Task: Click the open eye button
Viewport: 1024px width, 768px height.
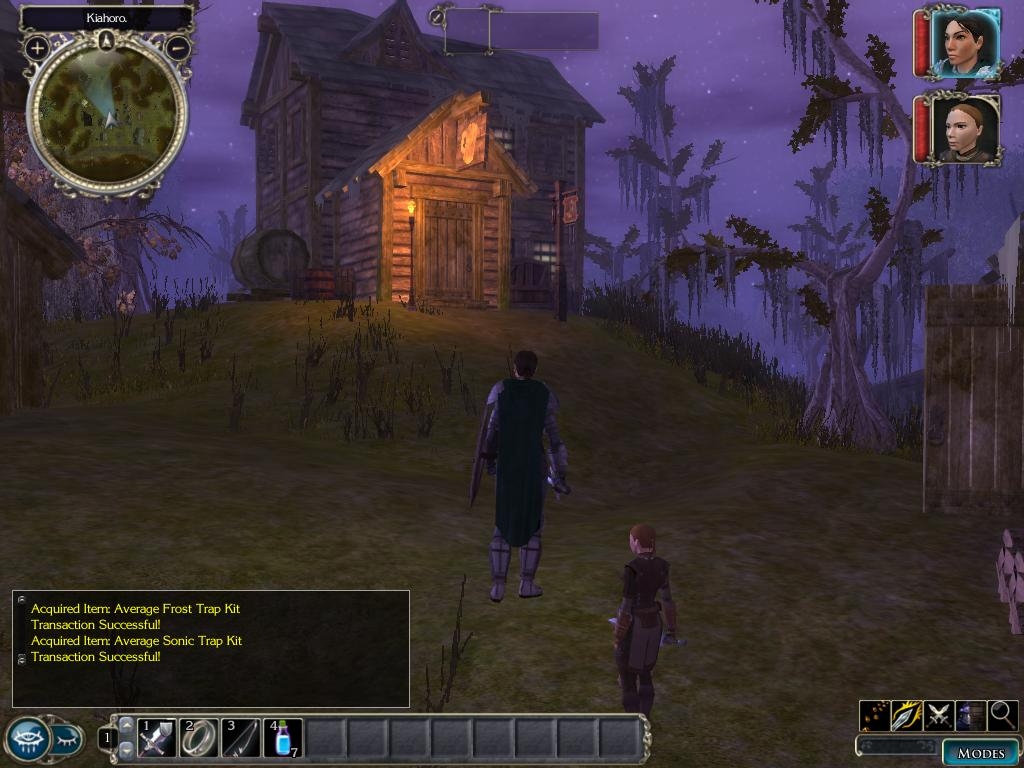Action: tap(27, 740)
